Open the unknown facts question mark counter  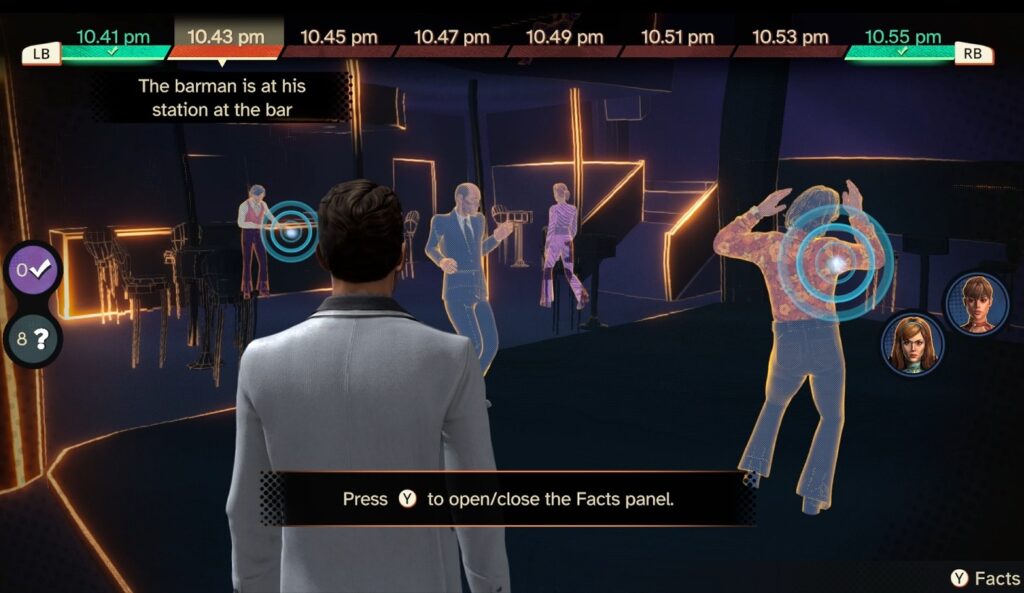[32, 338]
